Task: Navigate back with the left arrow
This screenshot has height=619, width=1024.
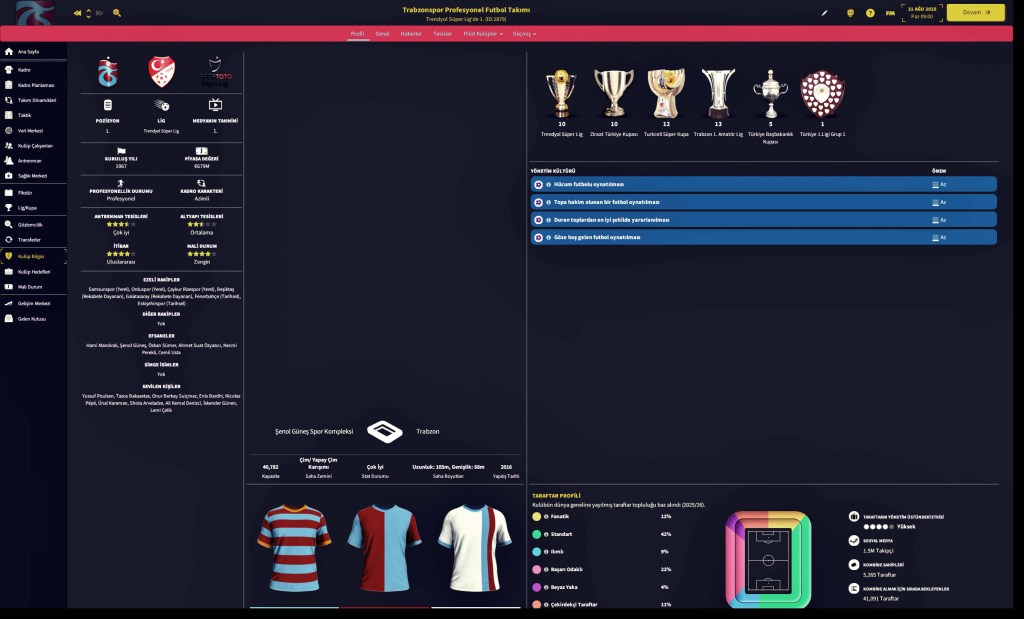Action: 78,13
